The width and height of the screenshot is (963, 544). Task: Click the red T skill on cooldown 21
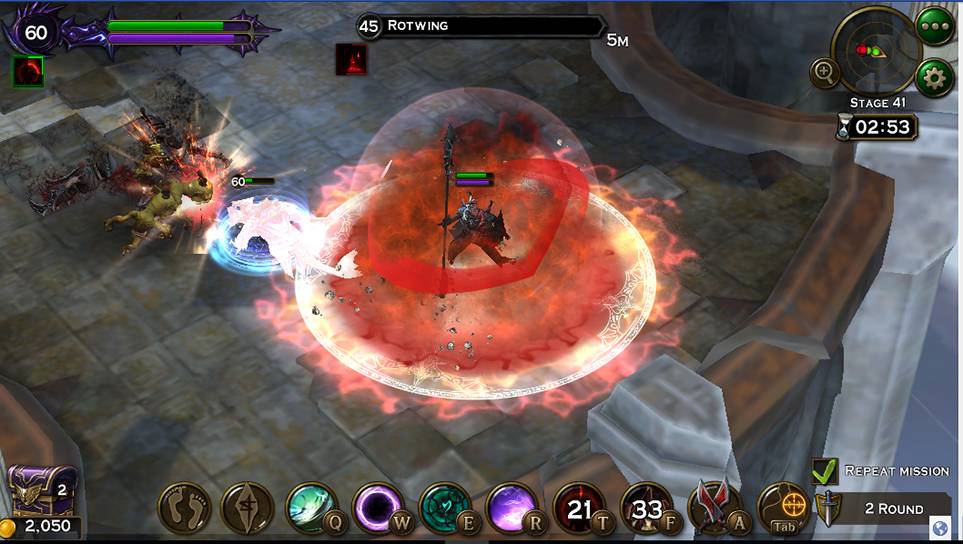click(x=580, y=508)
